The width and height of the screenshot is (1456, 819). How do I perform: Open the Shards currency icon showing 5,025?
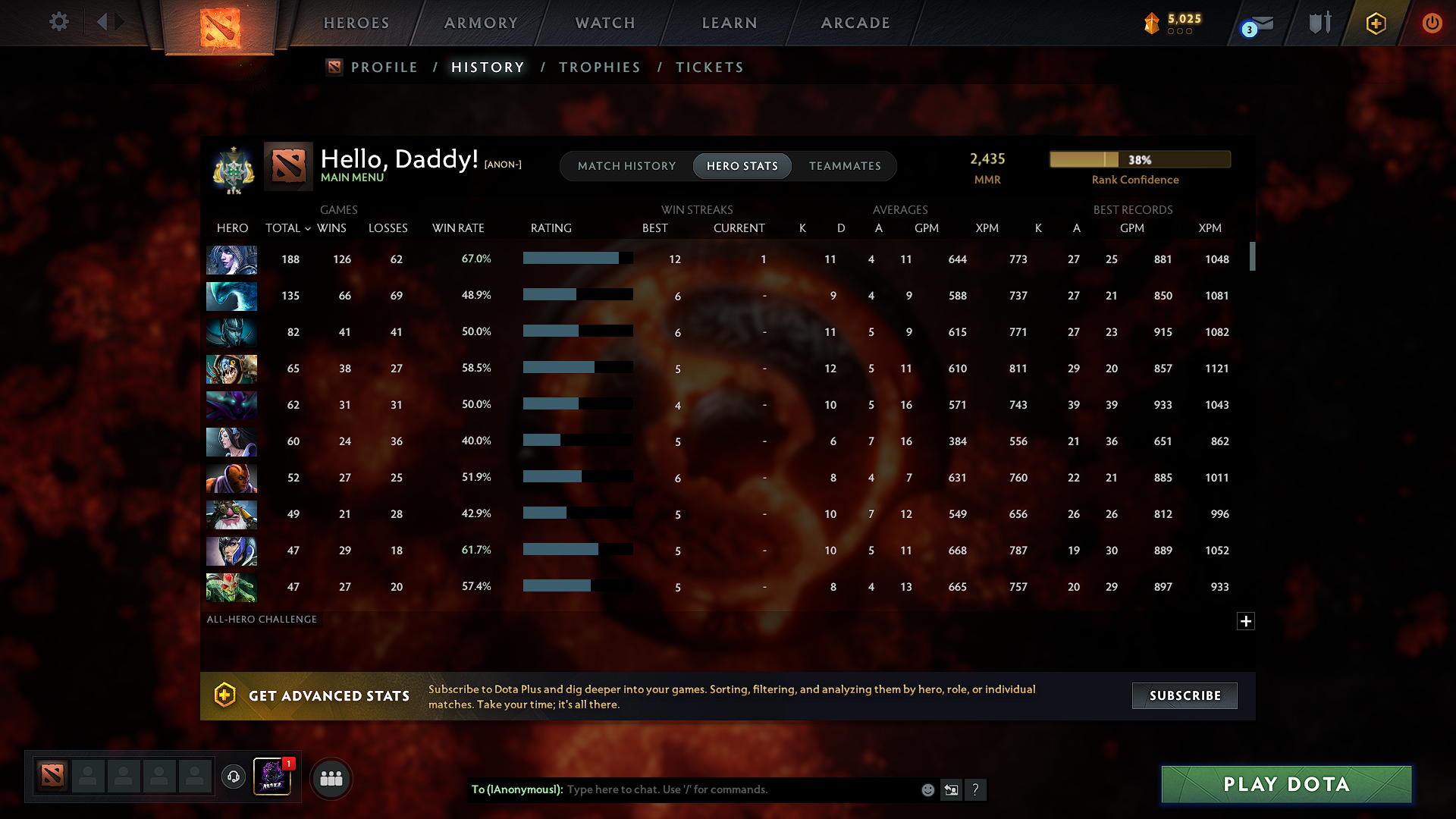coord(1152,23)
